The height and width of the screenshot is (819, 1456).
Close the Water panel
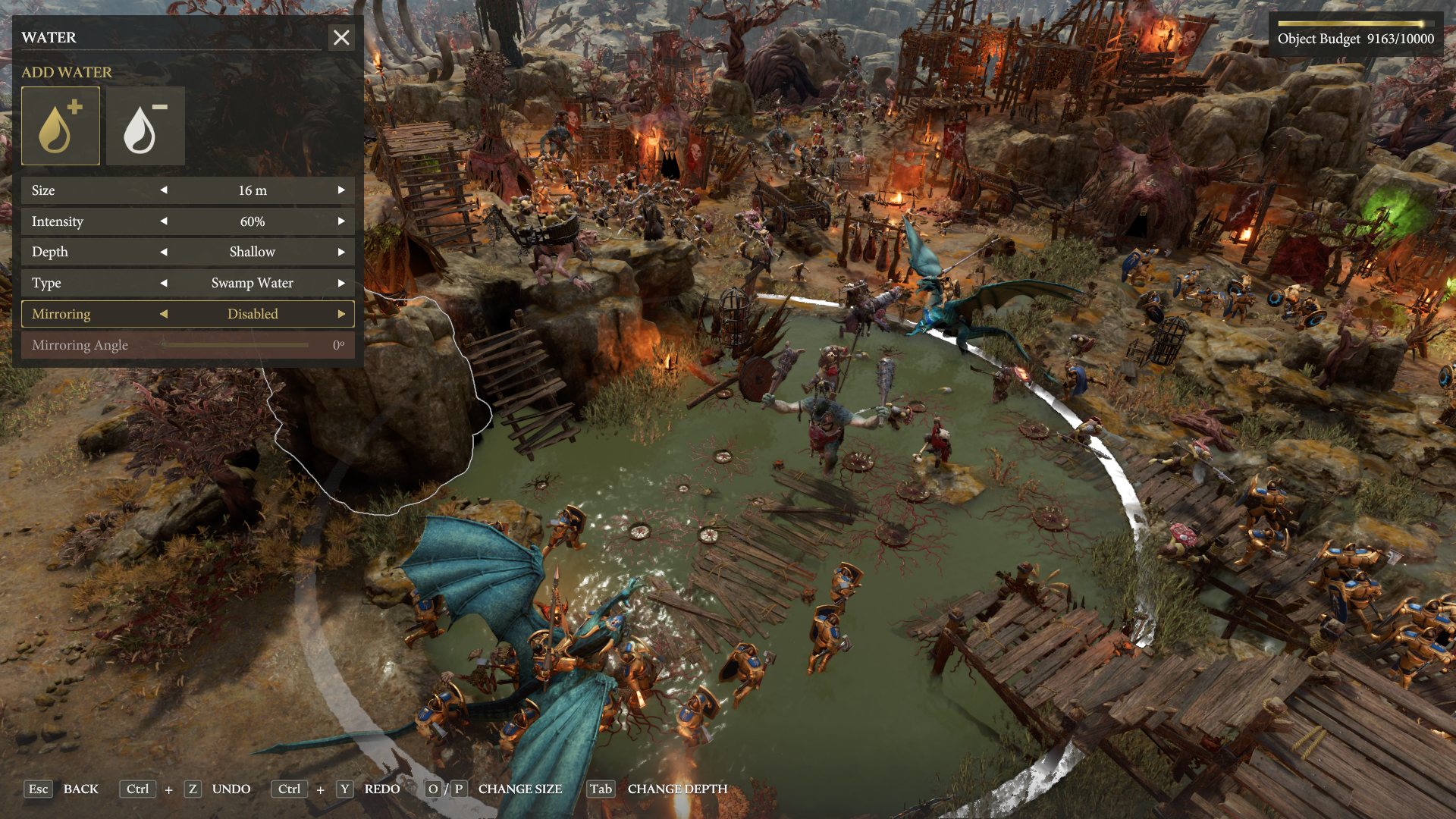341,37
